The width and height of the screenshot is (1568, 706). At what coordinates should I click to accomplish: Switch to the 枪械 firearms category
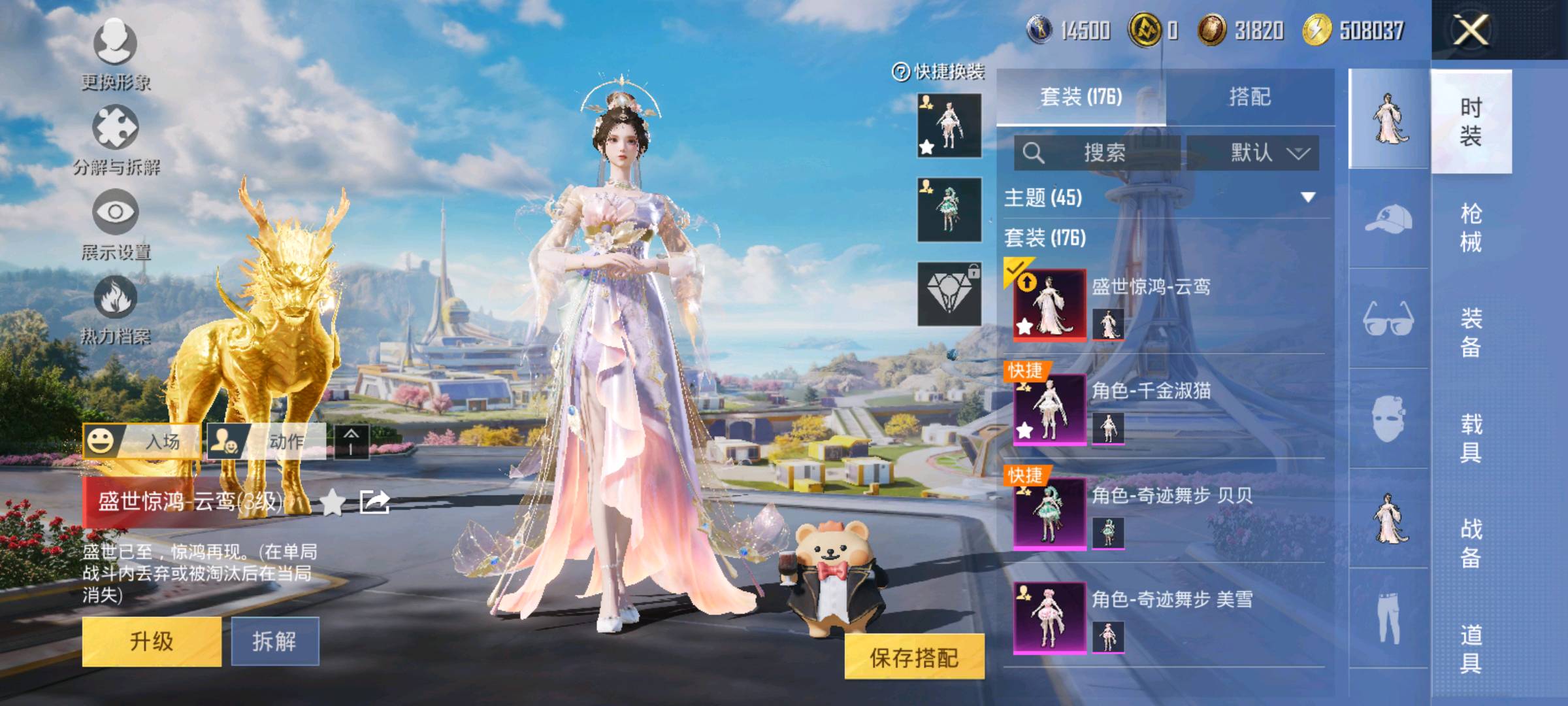pyautogui.click(x=1471, y=227)
